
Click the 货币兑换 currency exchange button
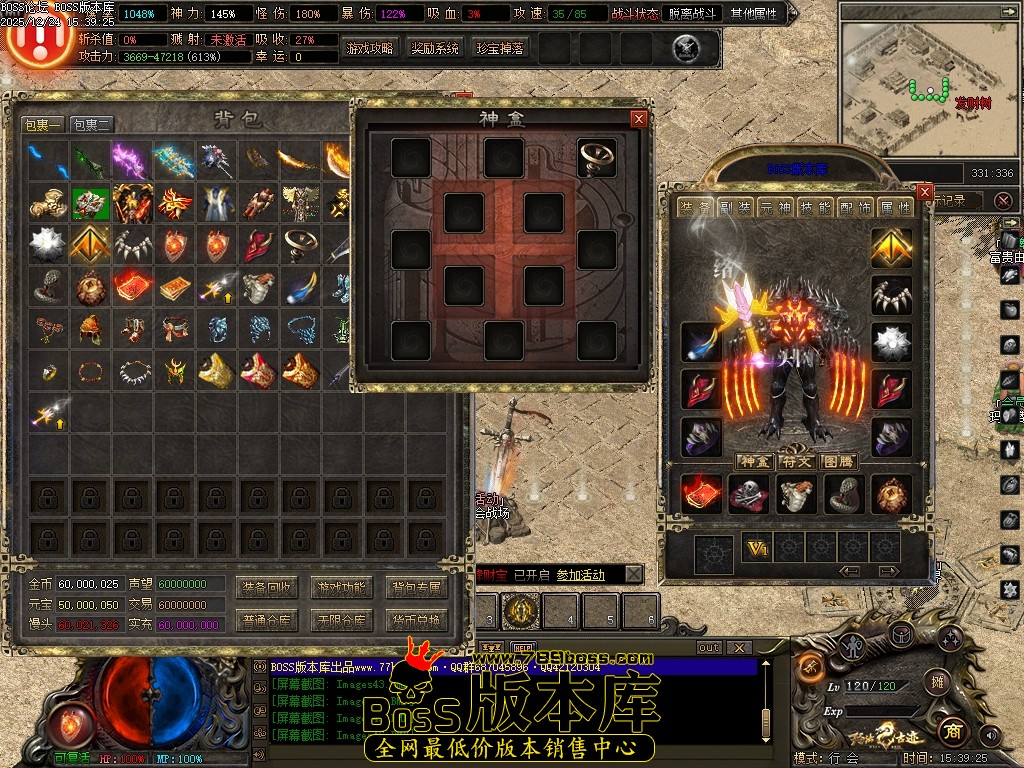(416, 621)
